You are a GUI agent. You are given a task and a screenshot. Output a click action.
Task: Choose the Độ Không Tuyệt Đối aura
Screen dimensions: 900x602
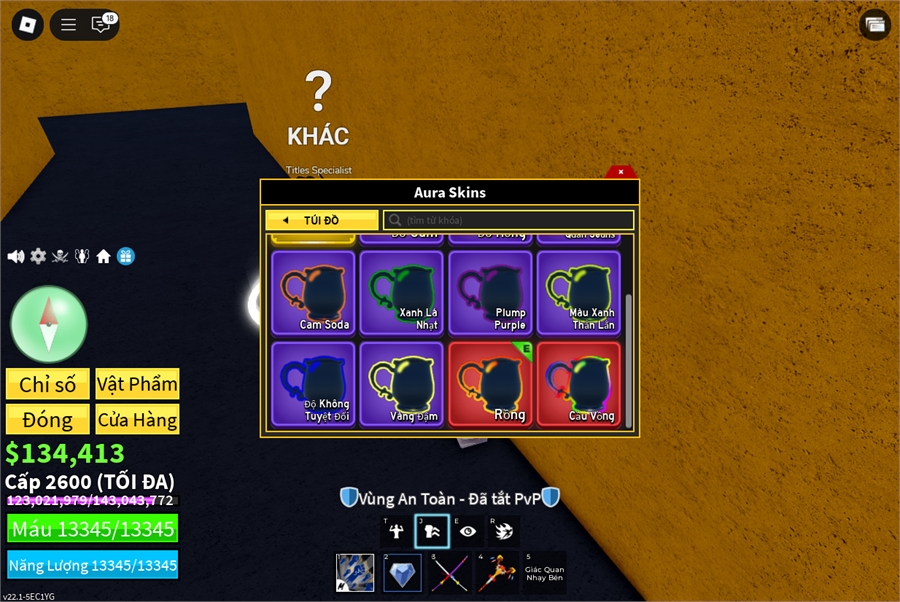point(313,384)
